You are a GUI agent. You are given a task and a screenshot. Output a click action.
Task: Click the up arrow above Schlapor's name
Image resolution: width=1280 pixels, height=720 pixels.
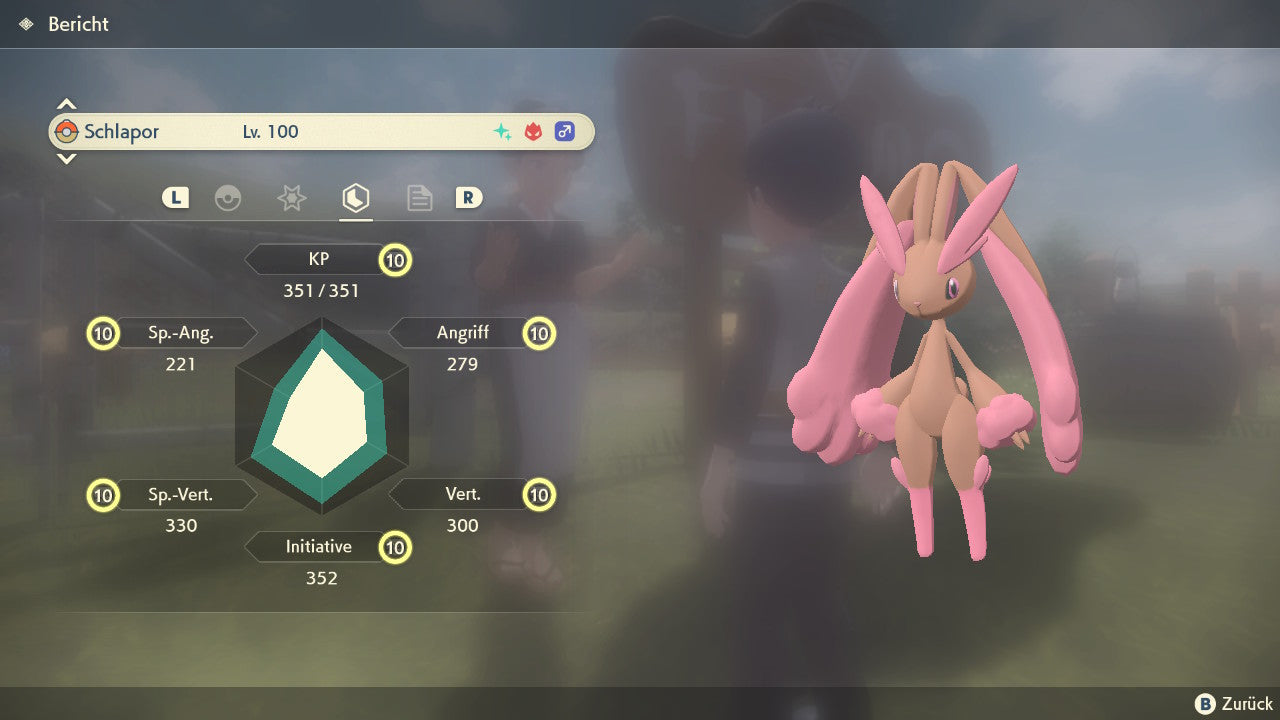pos(66,104)
